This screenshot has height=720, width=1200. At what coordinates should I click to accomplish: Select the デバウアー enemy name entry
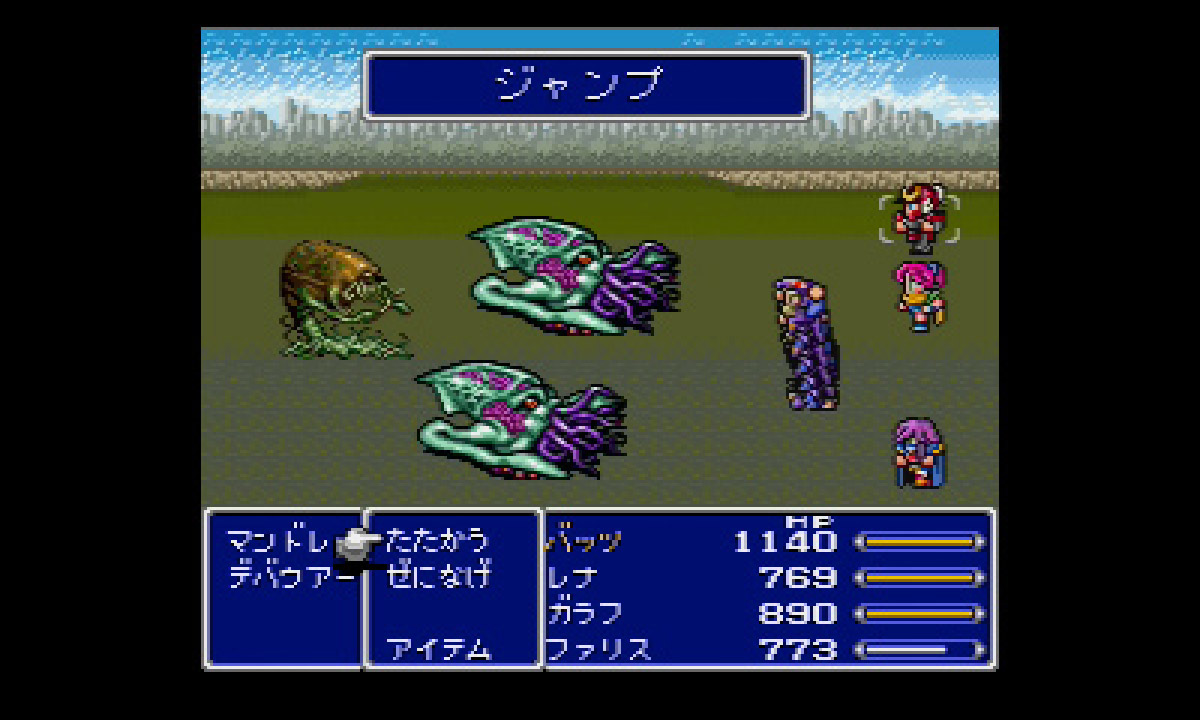click(x=290, y=577)
